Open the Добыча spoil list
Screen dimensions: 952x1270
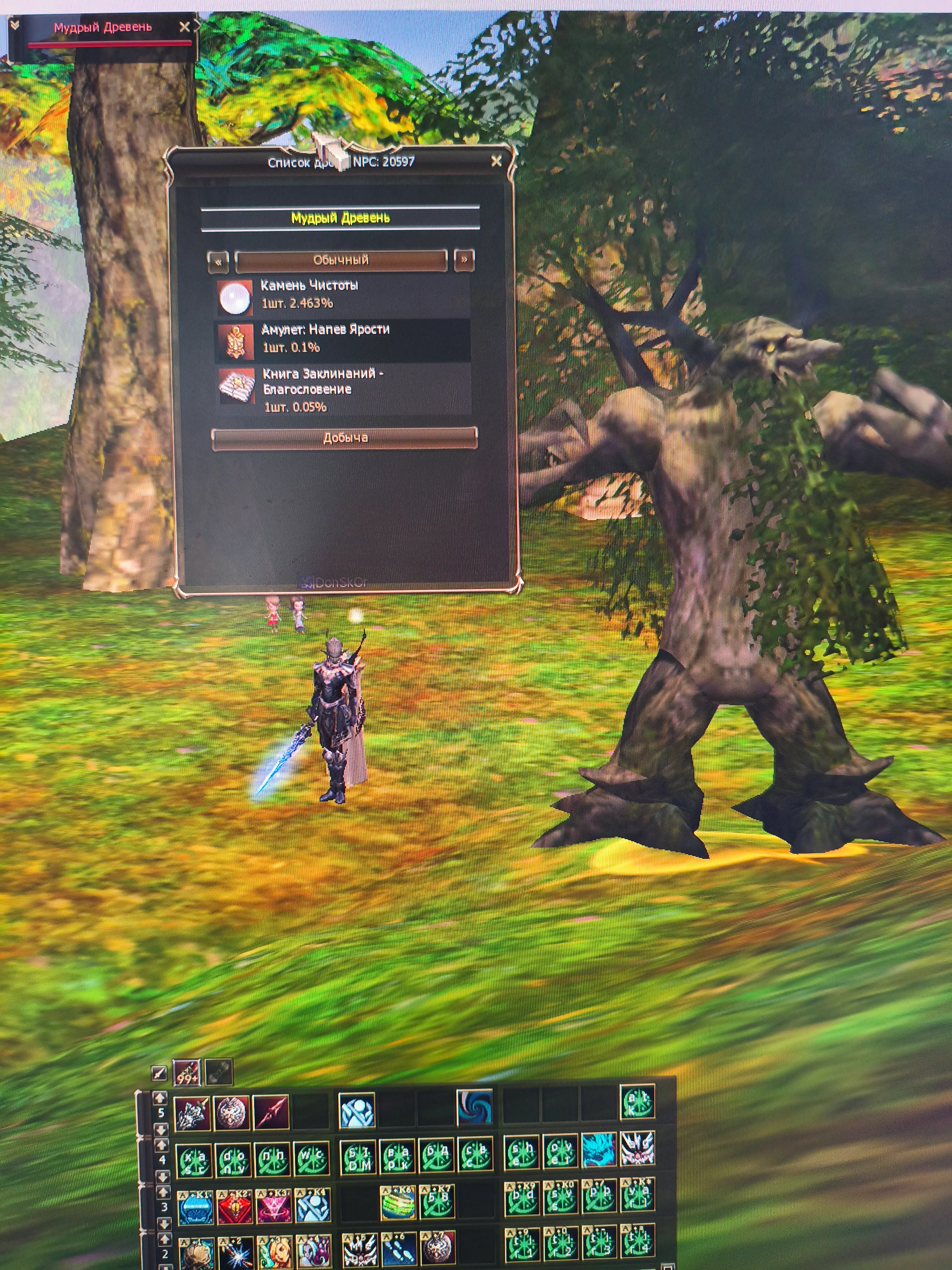(x=344, y=438)
